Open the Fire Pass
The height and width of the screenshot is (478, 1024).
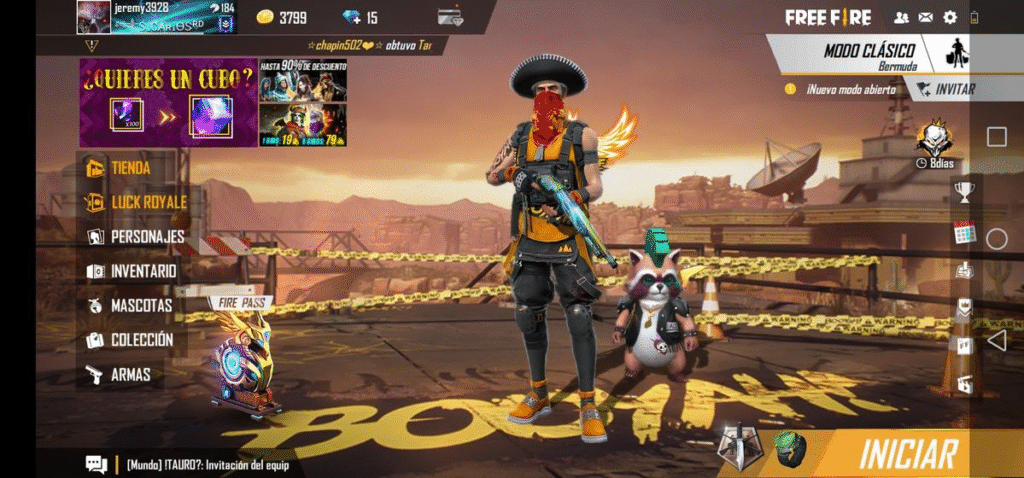coord(241,358)
